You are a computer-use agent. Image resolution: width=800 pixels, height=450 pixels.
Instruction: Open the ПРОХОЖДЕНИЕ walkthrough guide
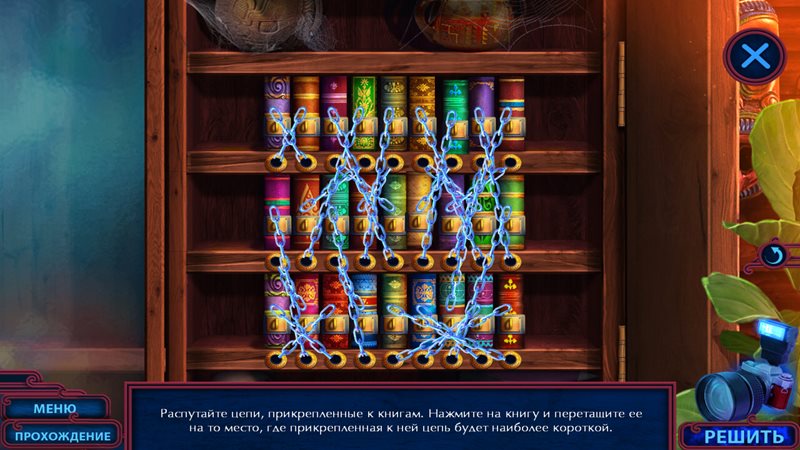point(62,435)
